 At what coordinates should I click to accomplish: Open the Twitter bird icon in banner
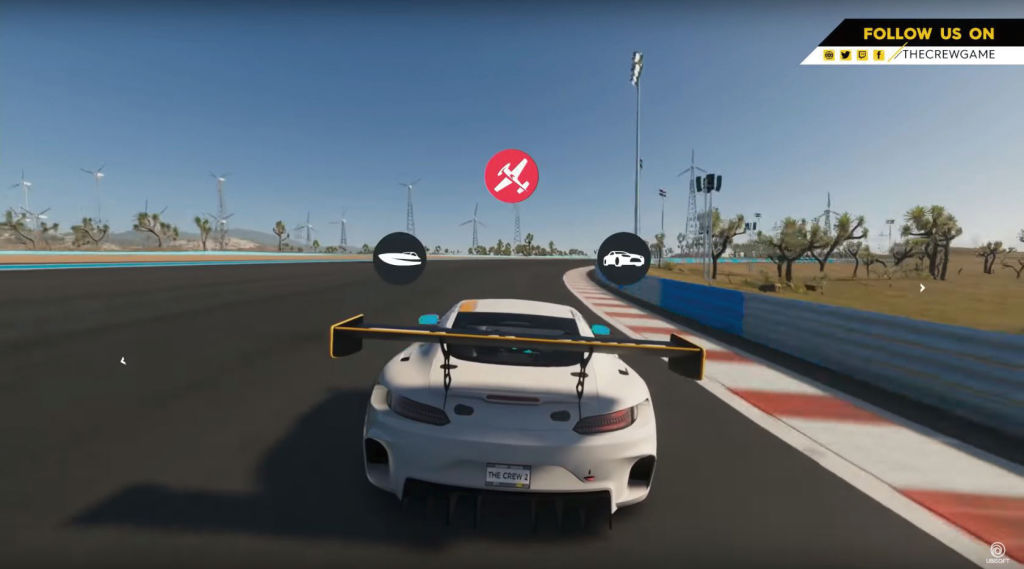pos(846,55)
